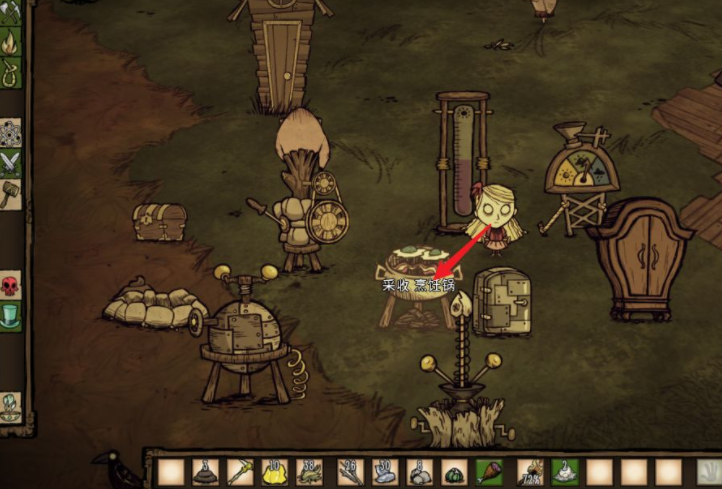Screen dimensions: 722x489
Task: Choose the rocks stack of 8
Action: pyautogui.click(x=419, y=471)
